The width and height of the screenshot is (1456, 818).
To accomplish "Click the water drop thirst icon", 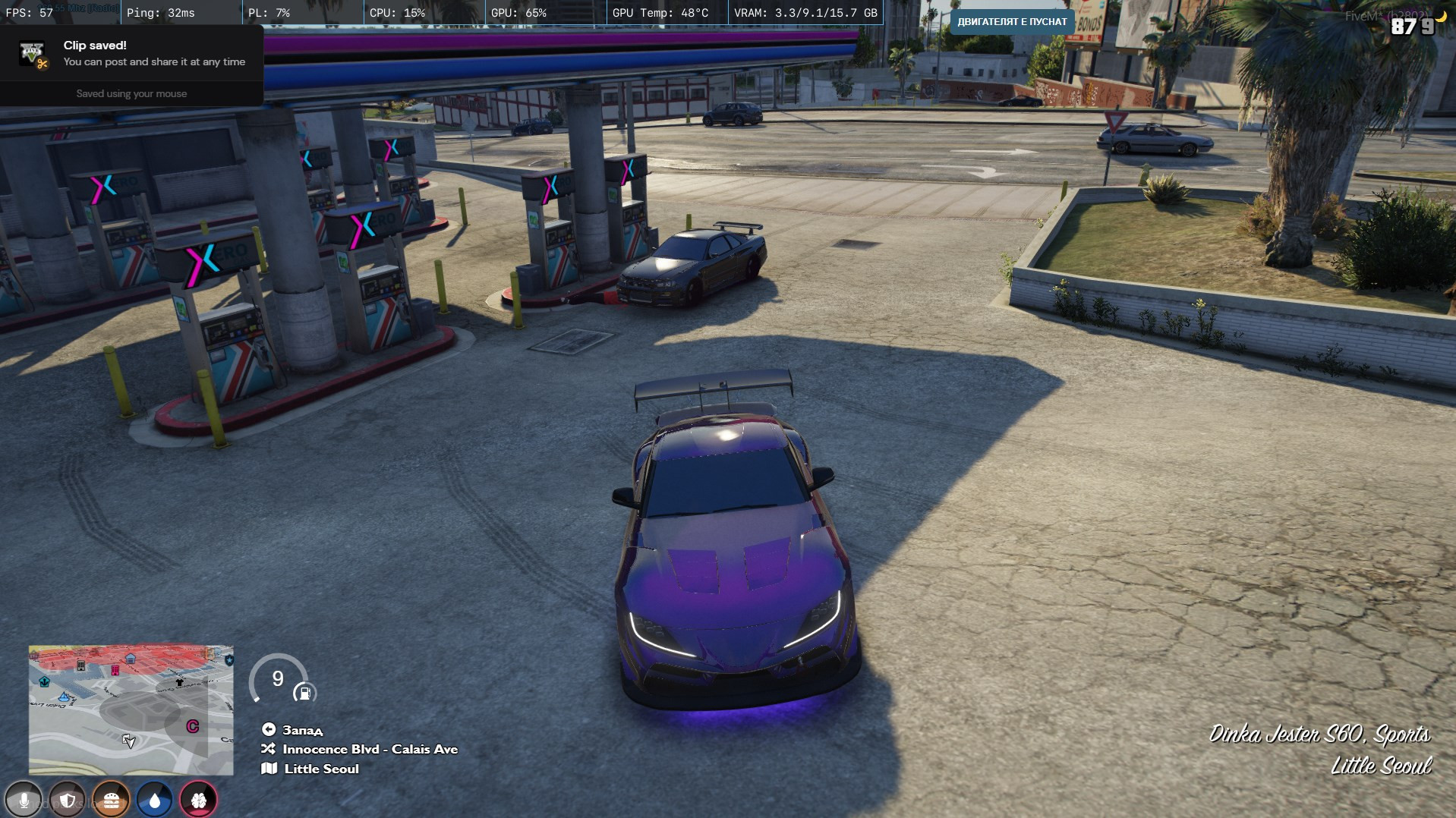I will click(x=155, y=800).
